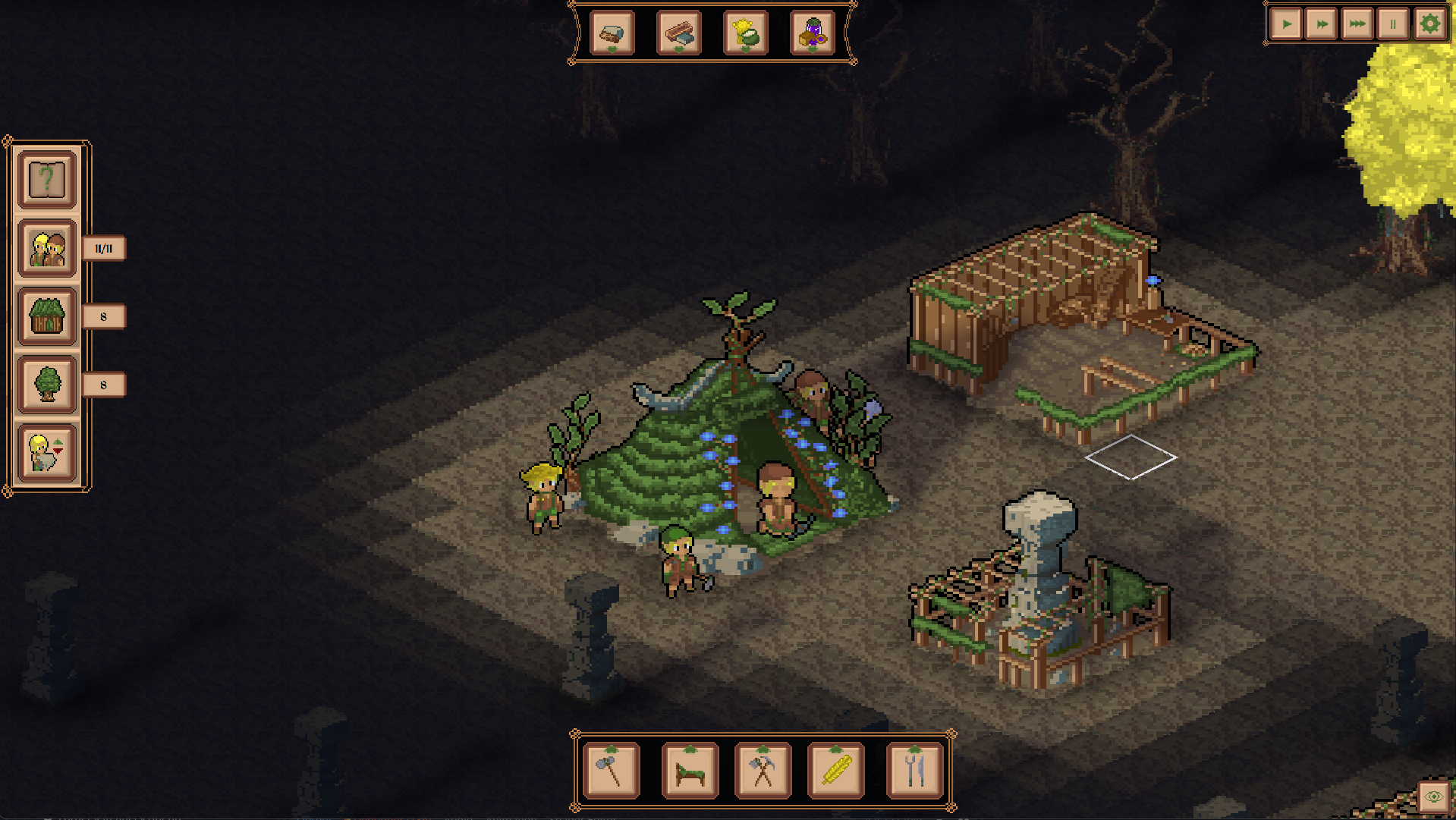Choose the fork and knife food category

[x=914, y=771]
